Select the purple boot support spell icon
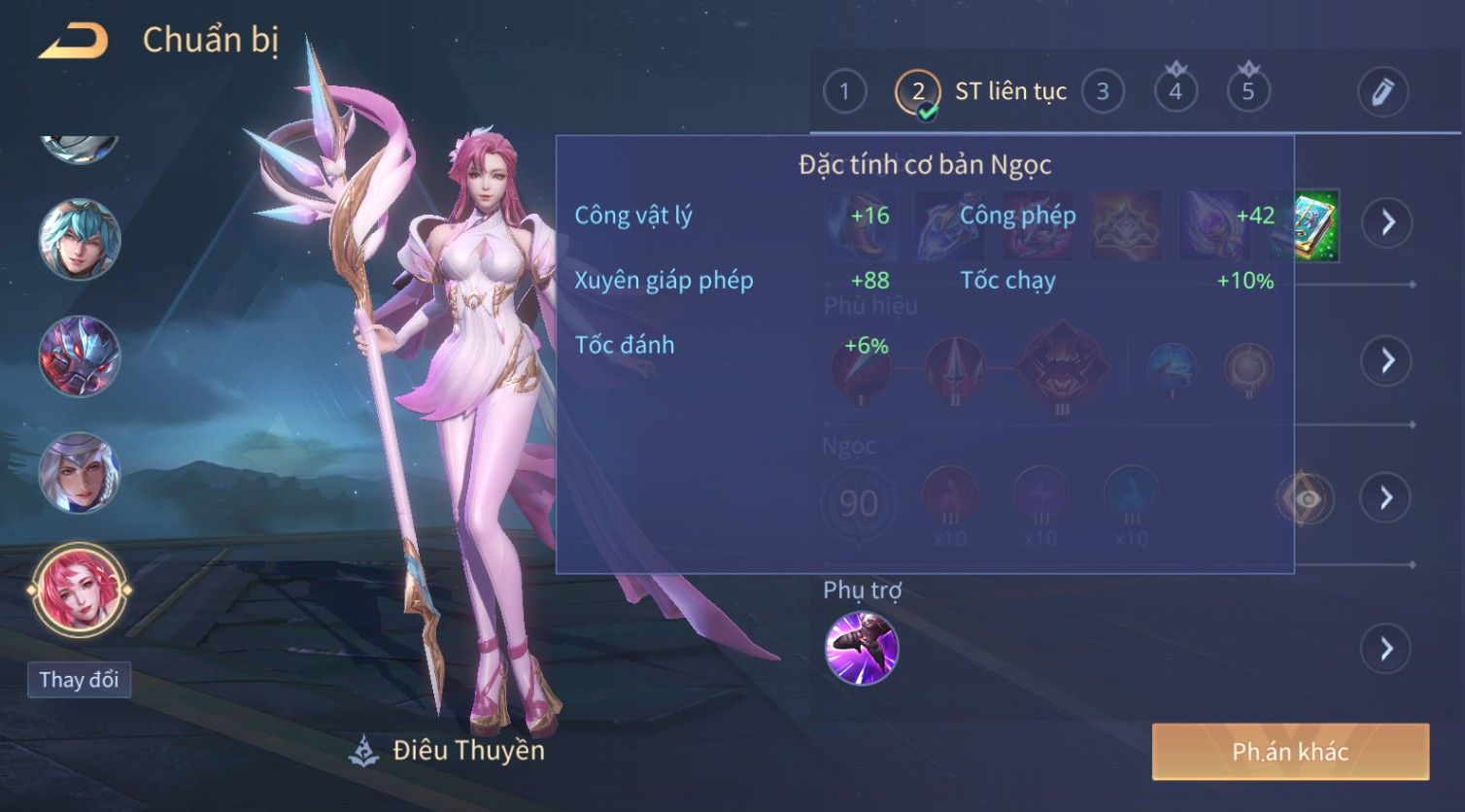 tap(862, 648)
